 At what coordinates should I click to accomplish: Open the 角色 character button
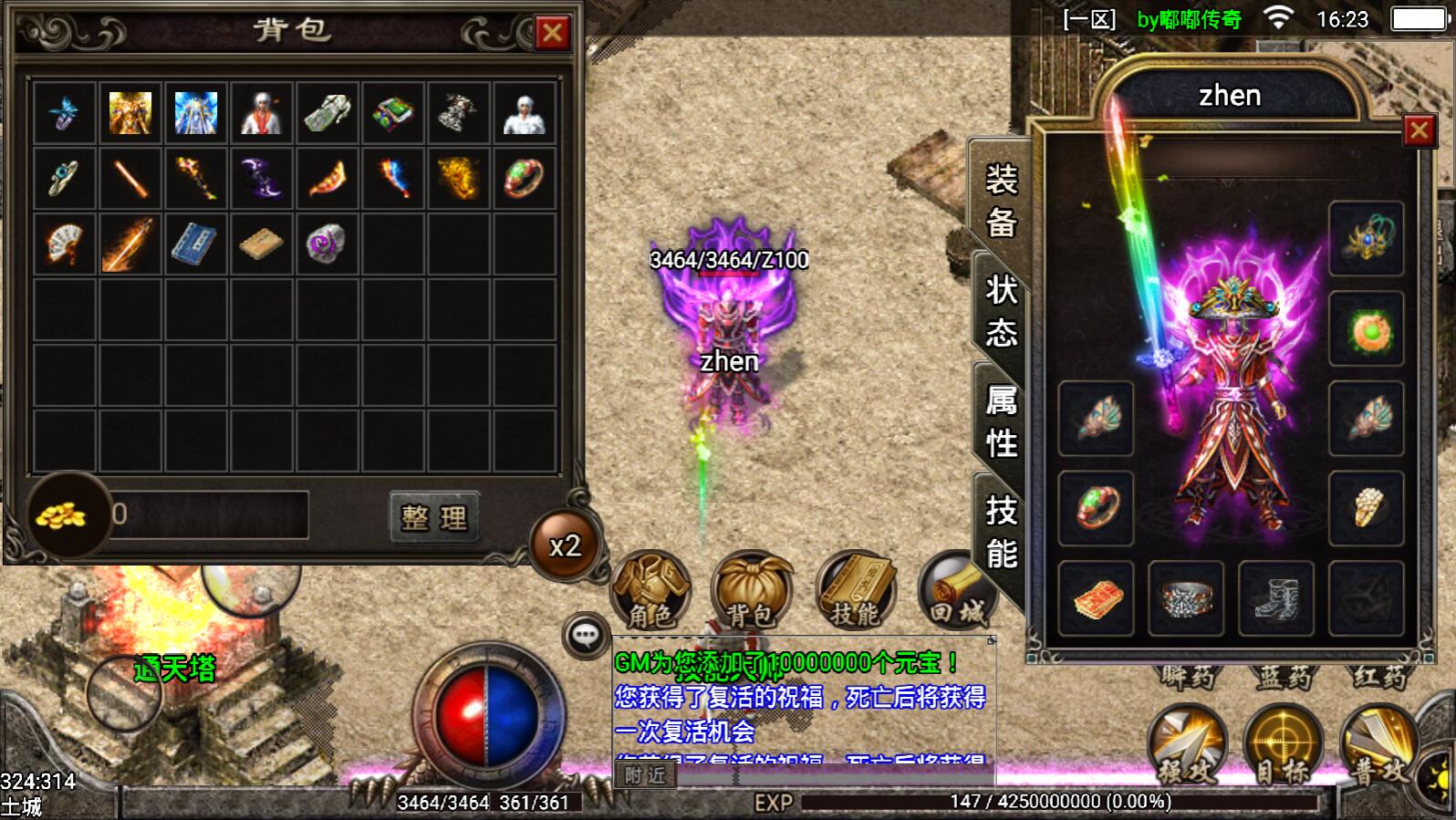tap(650, 590)
